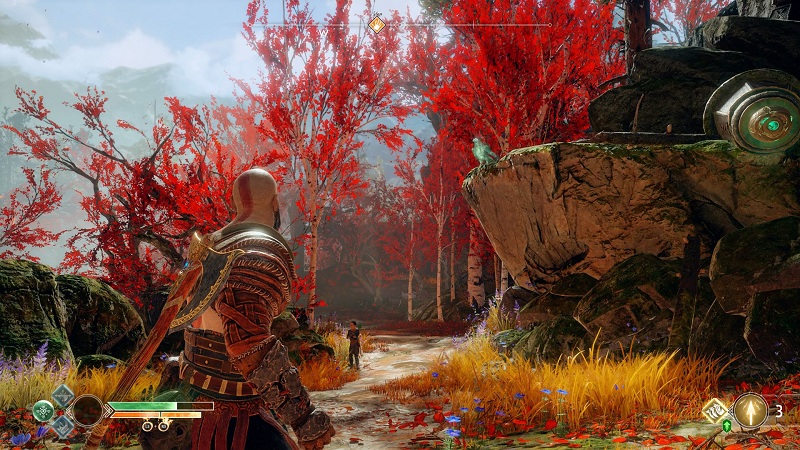This screenshot has width=800, height=450.
Task: Select the green round relic icon
Action: 43,409
